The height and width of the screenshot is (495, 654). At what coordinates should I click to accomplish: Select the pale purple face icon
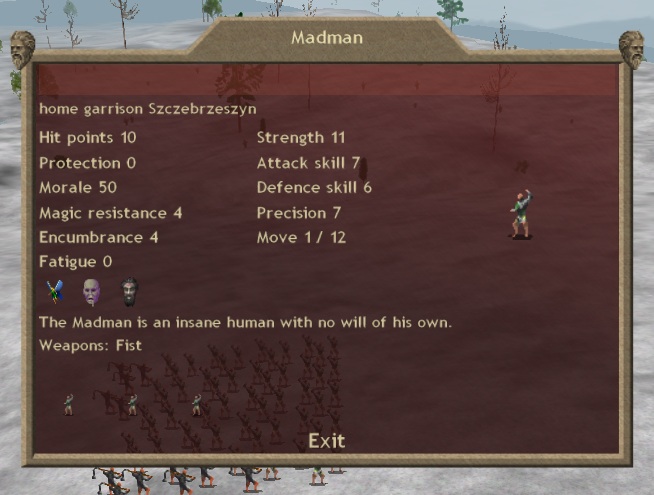click(91, 291)
